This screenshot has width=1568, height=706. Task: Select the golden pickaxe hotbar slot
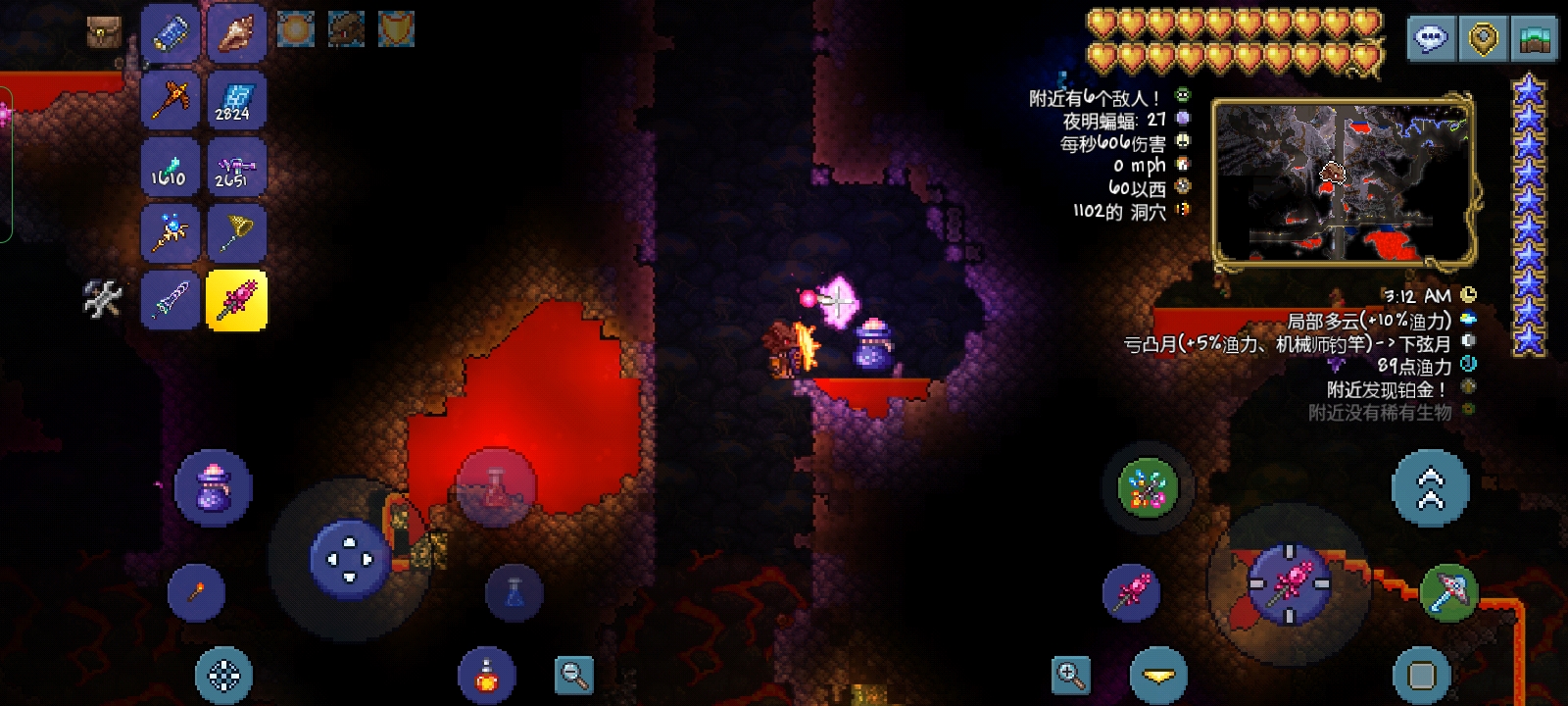171,99
